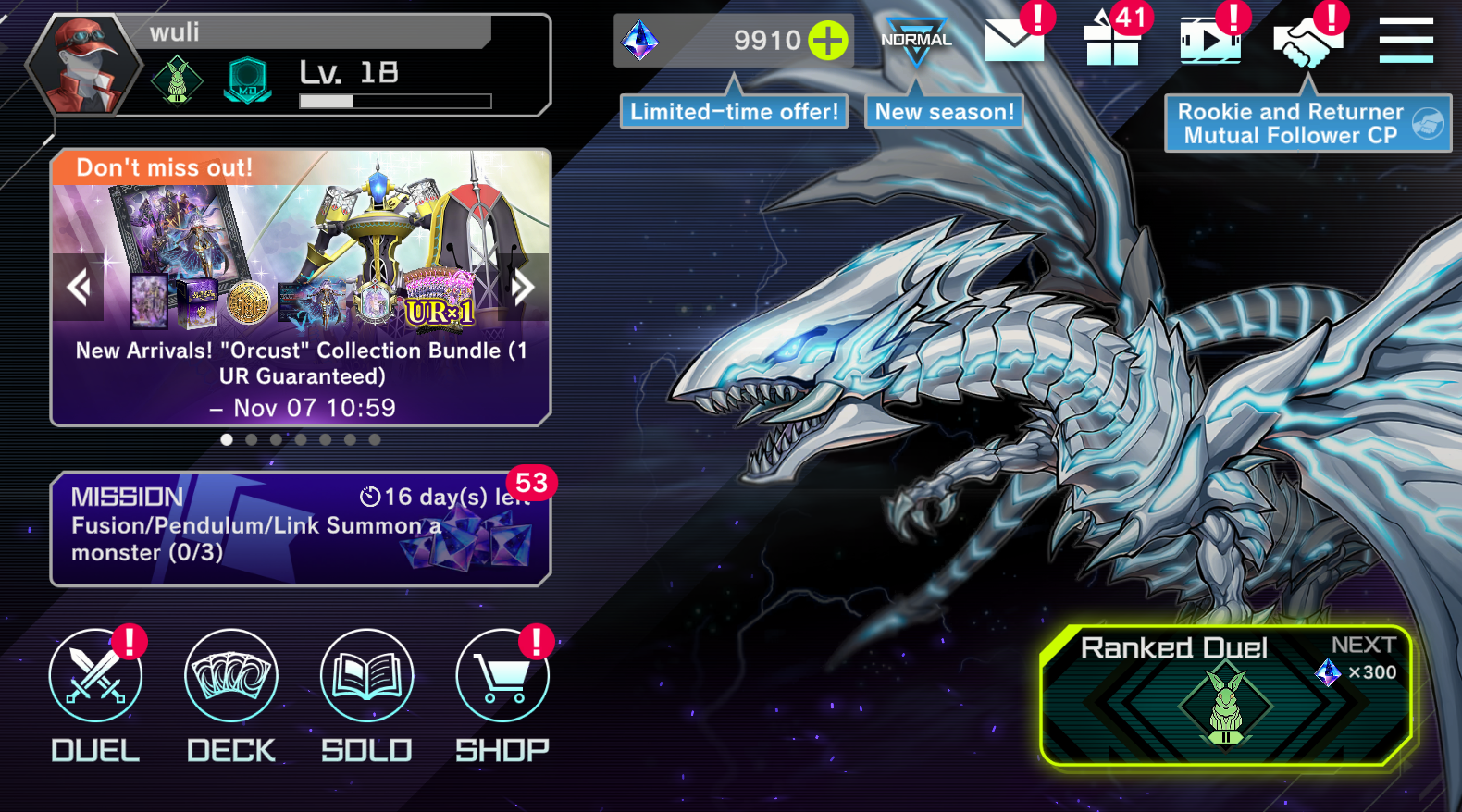Open the hamburger main menu
The height and width of the screenshot is (812, 1462).
pyautogui.click(x=1406, y=41)
